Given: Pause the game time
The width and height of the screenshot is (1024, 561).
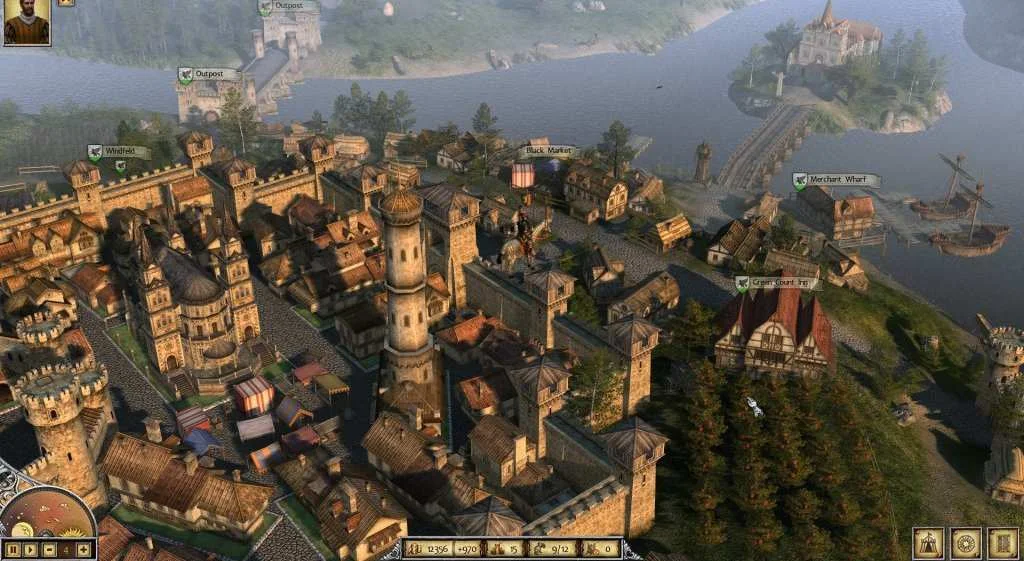Looking at the screenshot, I should click(13, 549).
